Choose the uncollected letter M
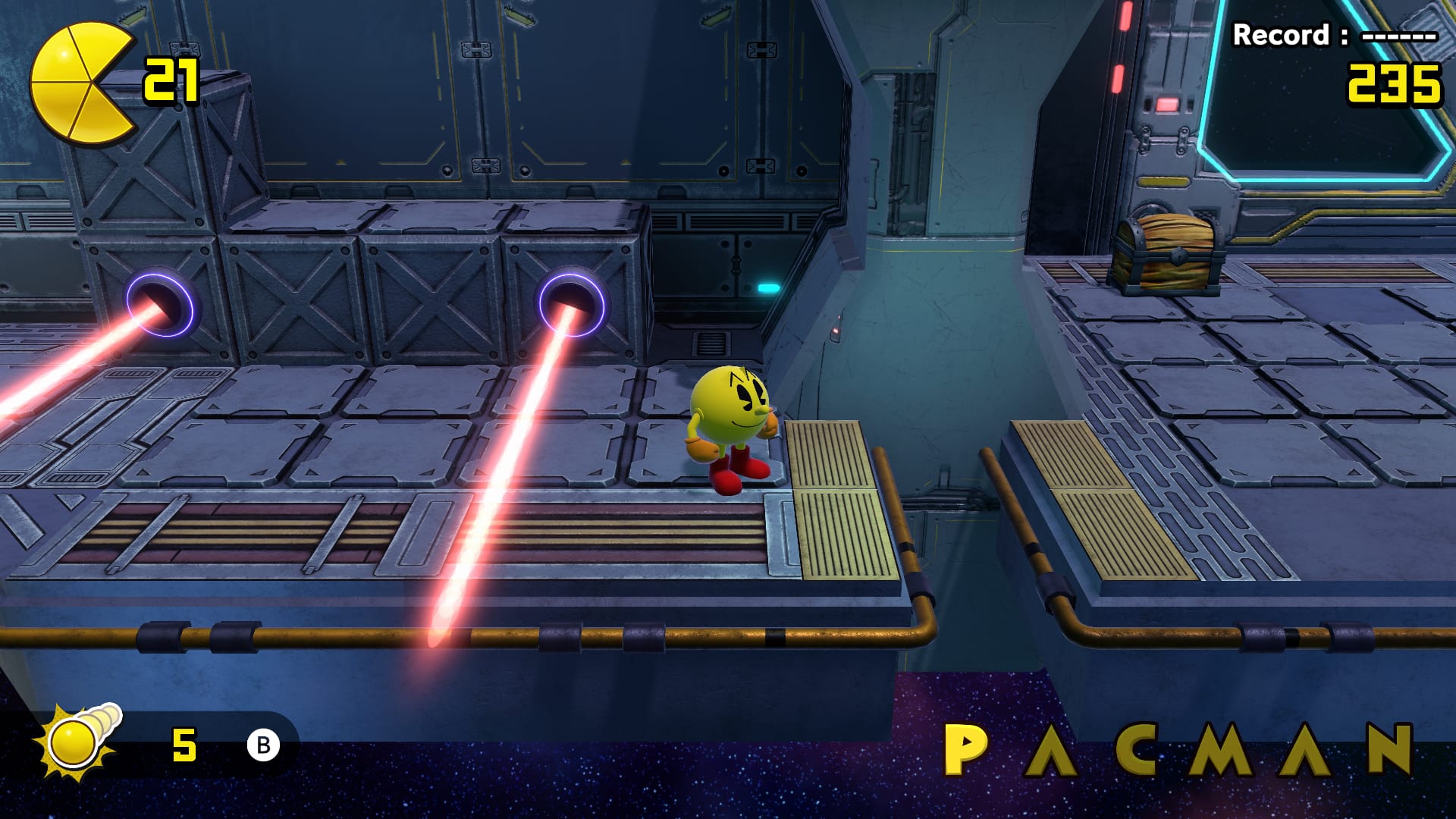1456x819 pixels. (1219, 749)
